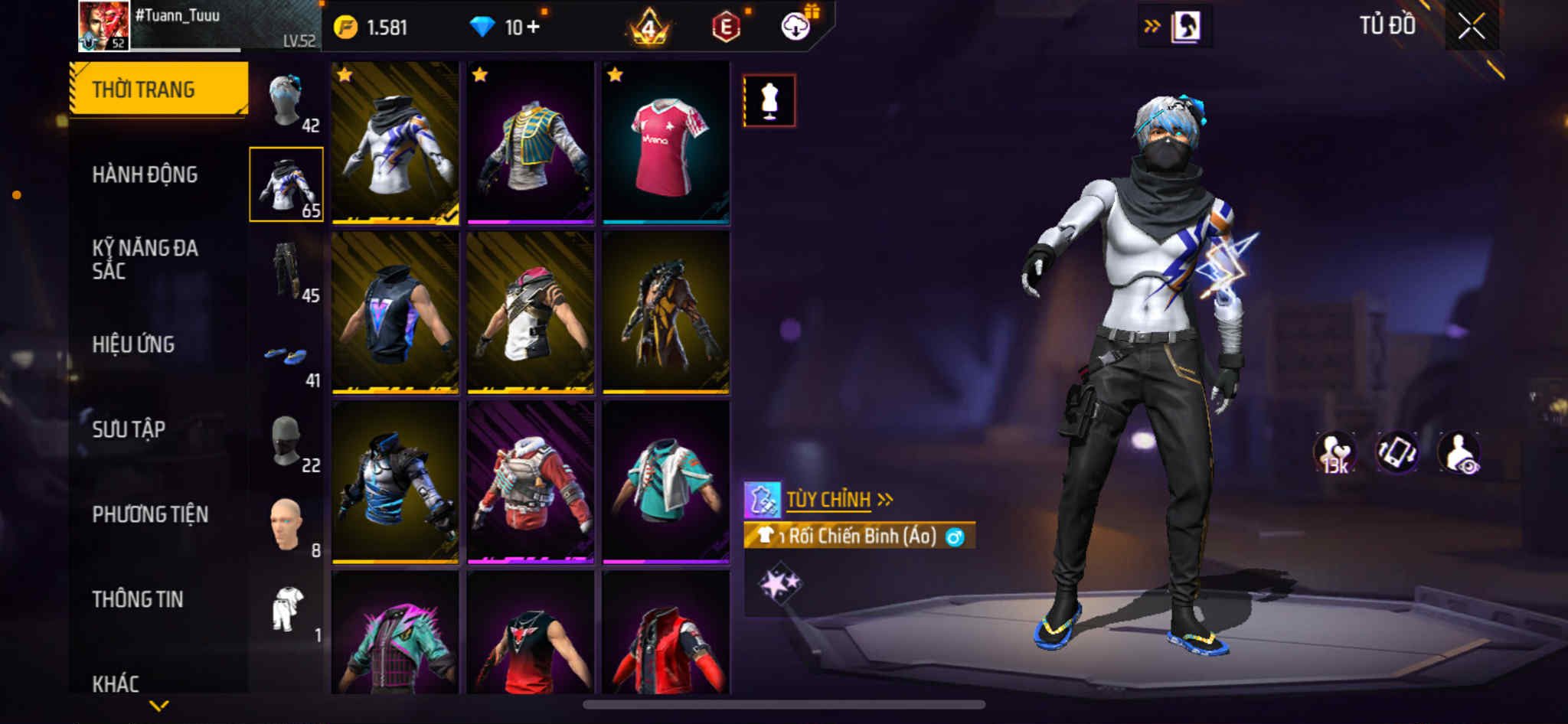Open the HÀNH ĐỘNG tab
Viewport: 1568px width, 724px height.
(x=145, y=174)
